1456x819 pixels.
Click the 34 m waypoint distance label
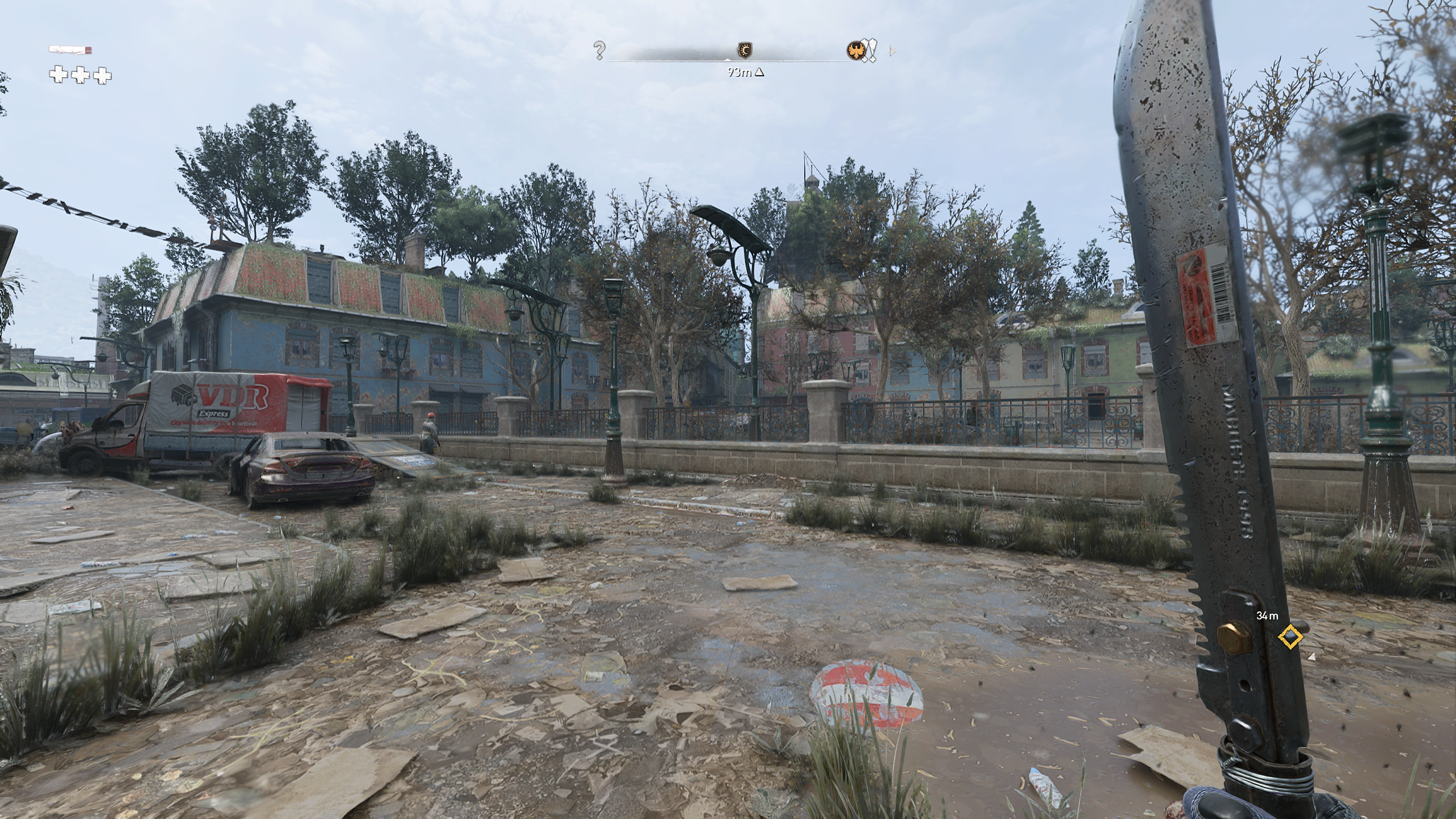1267,616
